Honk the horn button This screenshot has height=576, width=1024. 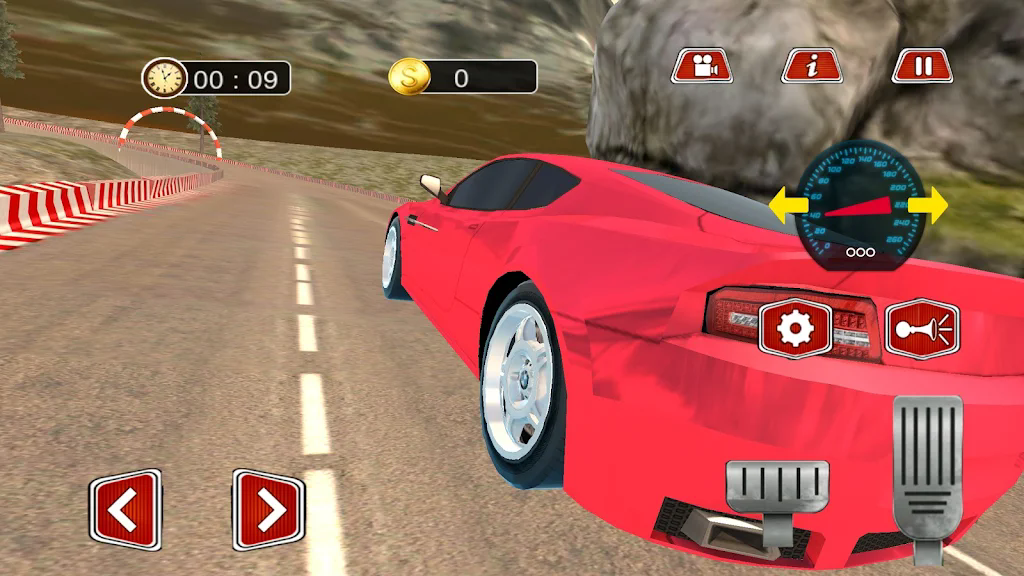tap(921, 329)
